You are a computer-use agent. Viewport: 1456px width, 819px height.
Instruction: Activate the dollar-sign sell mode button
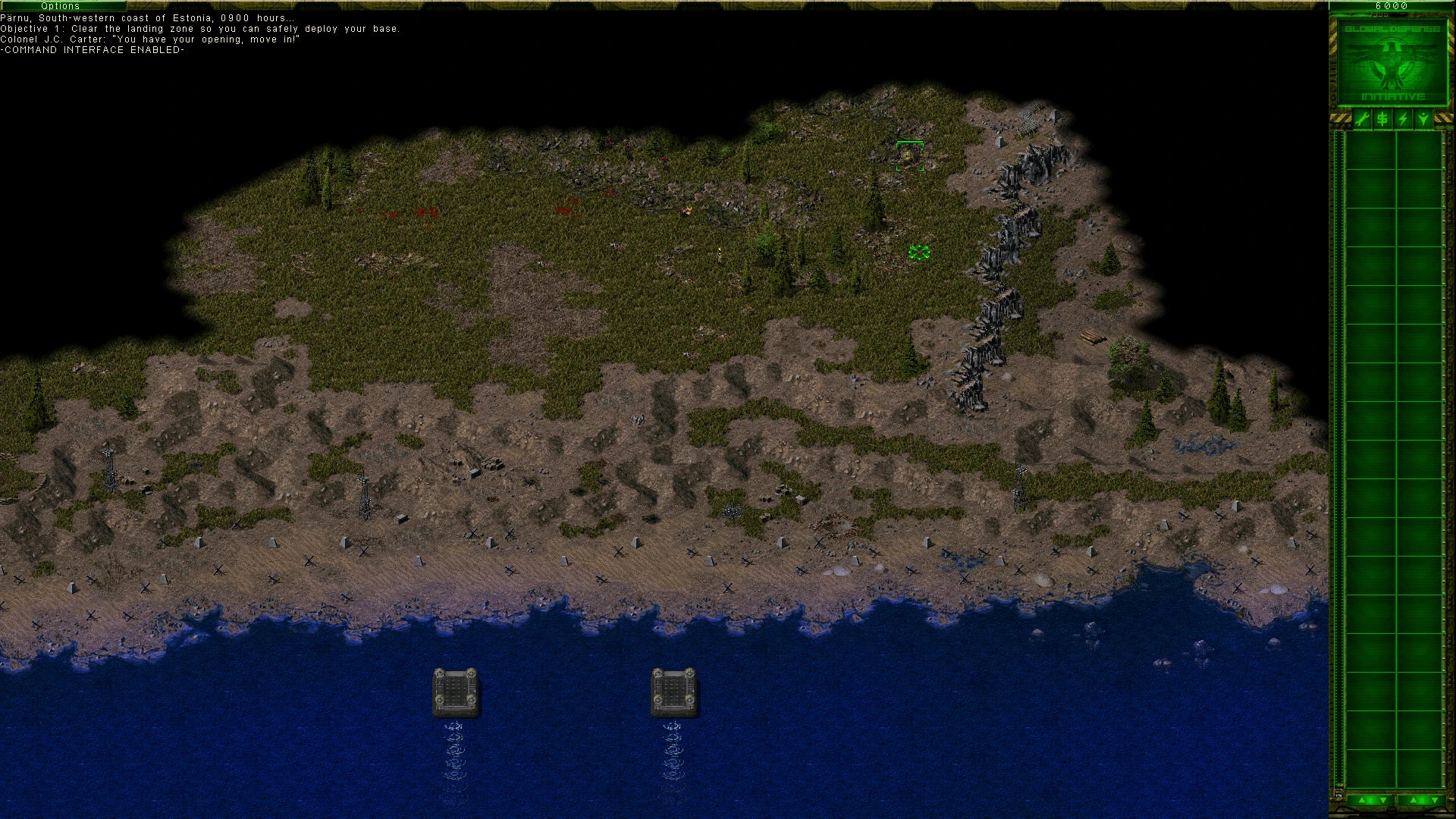[x=1382, y=119]
